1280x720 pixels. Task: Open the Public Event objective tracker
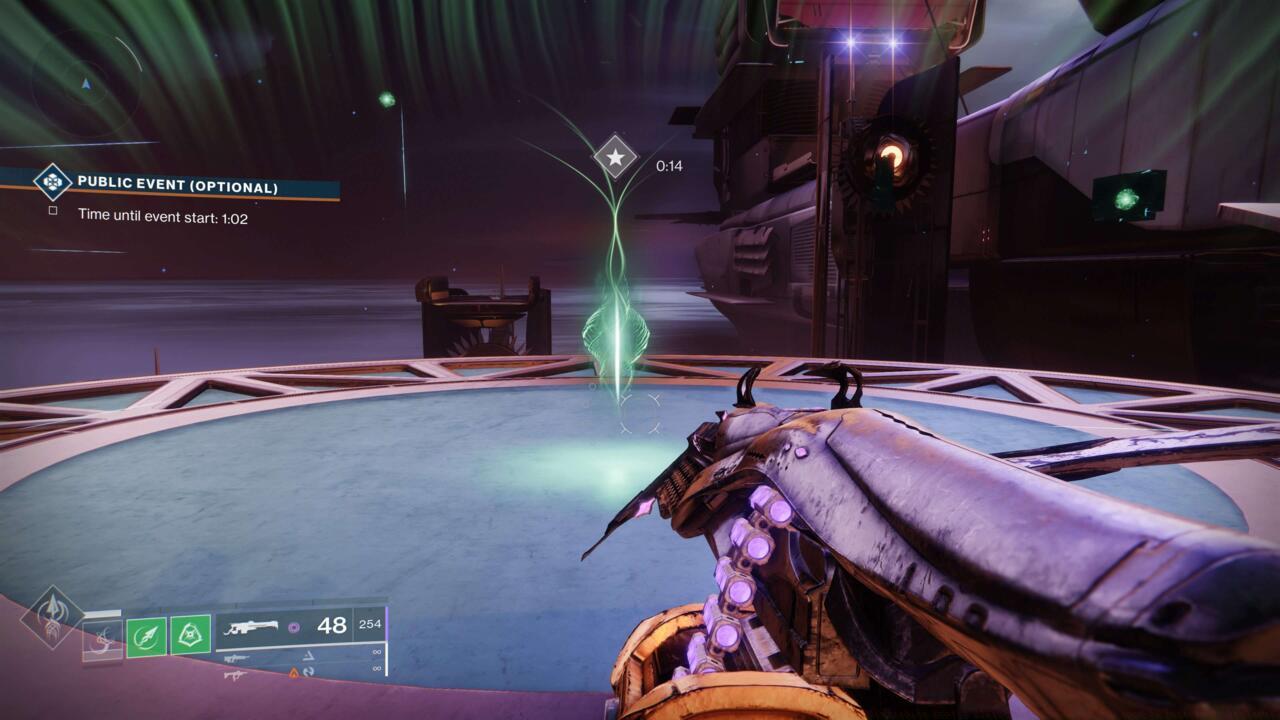[178, 186]
